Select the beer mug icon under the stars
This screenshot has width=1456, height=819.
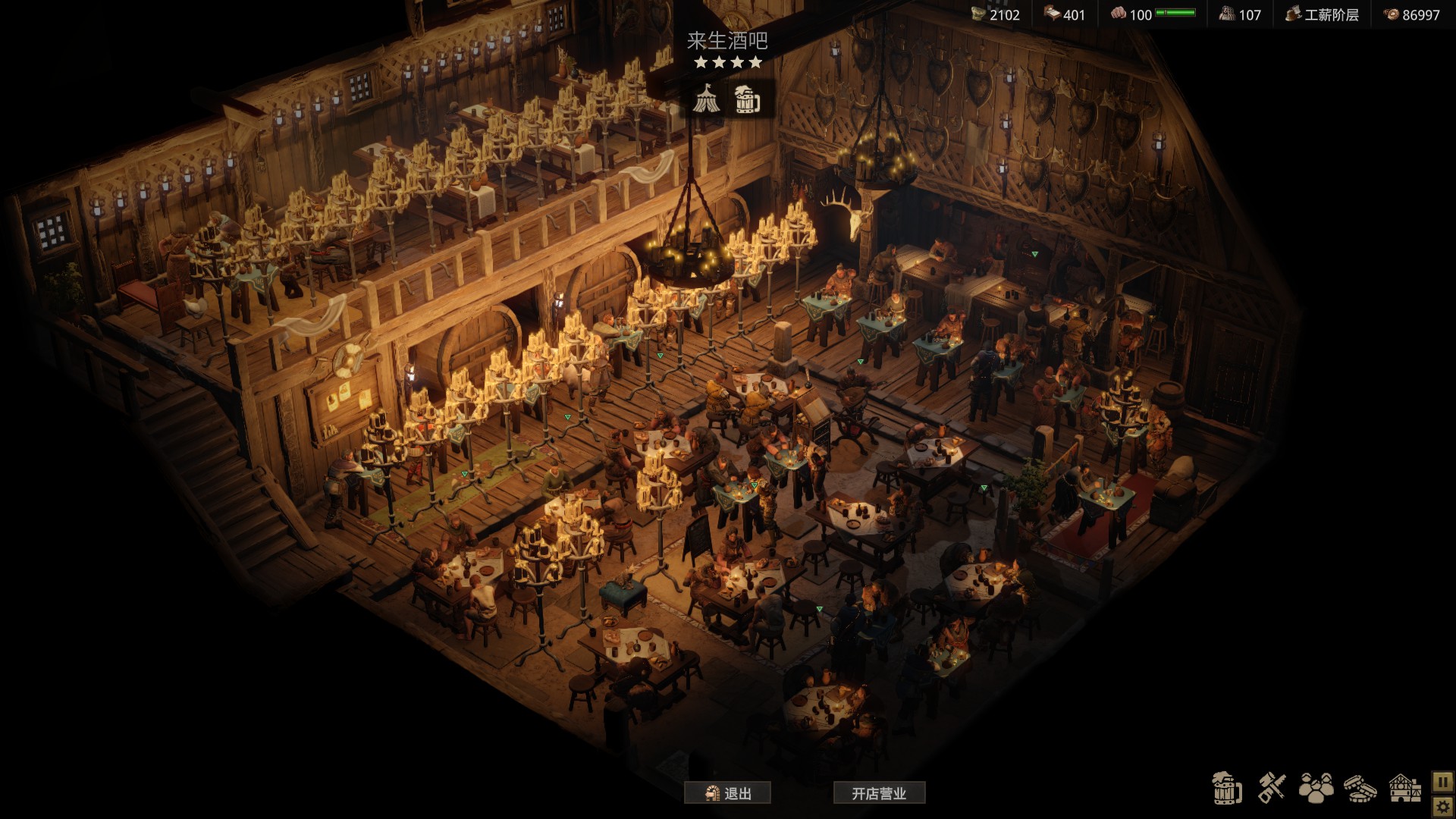pyautogui.click(x=748, y=99)
